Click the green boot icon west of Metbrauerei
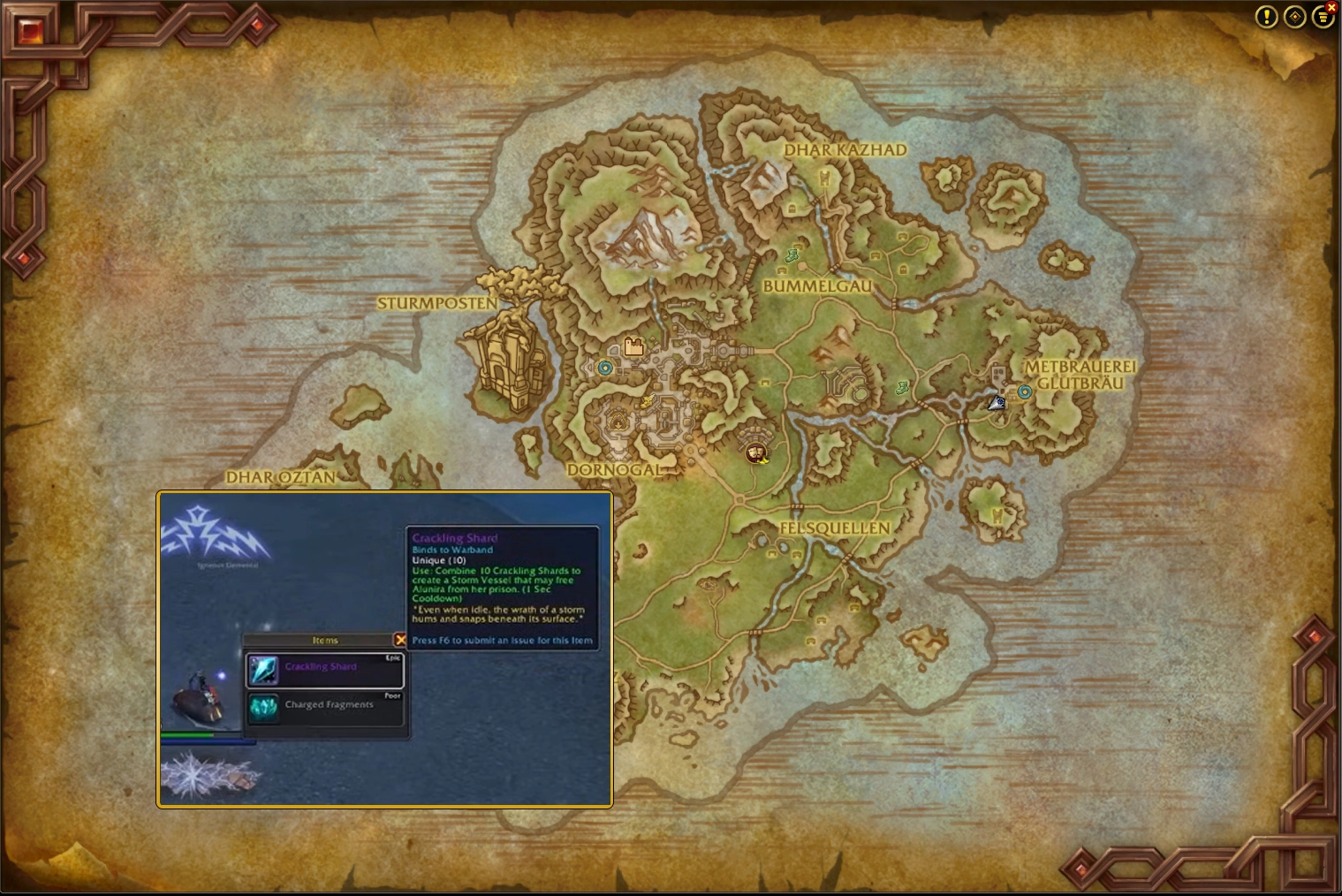The width and height of the screenshot is (1342, 896). [902, 387]
